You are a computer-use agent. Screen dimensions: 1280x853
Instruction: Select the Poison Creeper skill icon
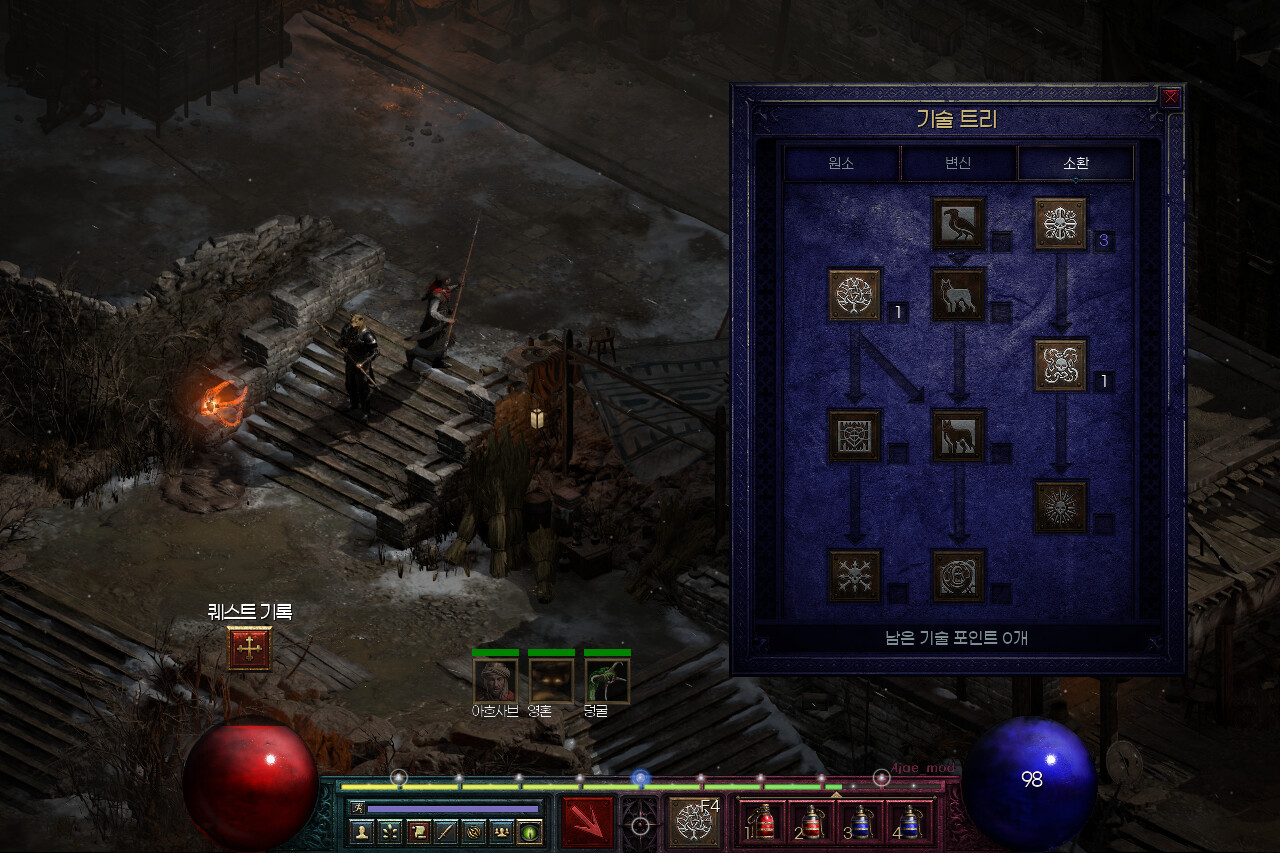pos(1060,223)
